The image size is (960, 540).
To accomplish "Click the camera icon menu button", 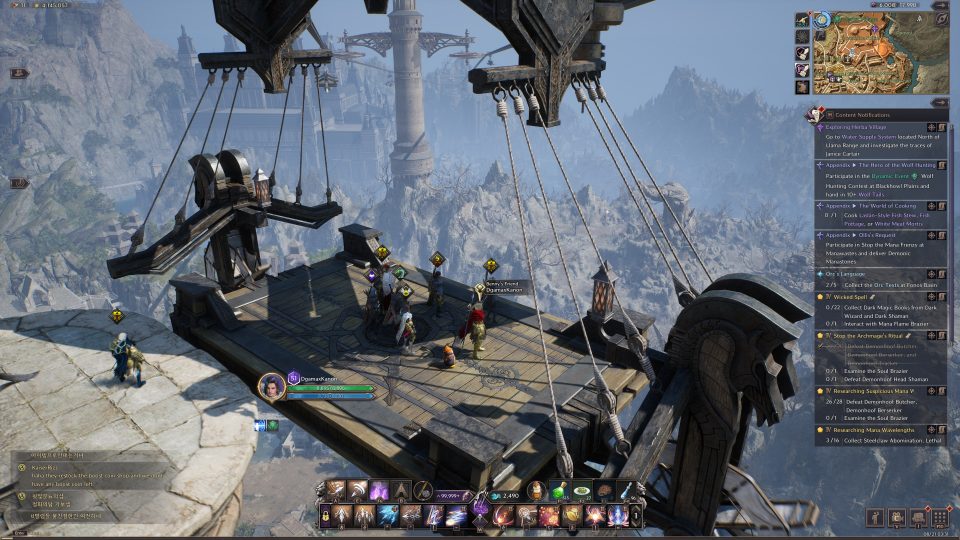I will (x=895, y=517).
